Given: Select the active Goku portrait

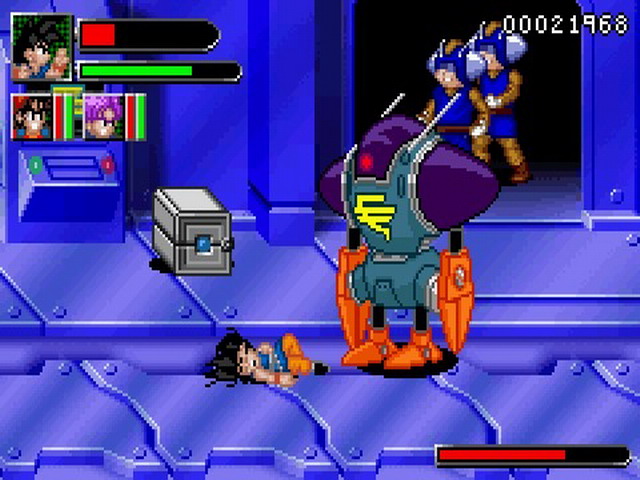Looking at the screenshot, I should (42, 47).
